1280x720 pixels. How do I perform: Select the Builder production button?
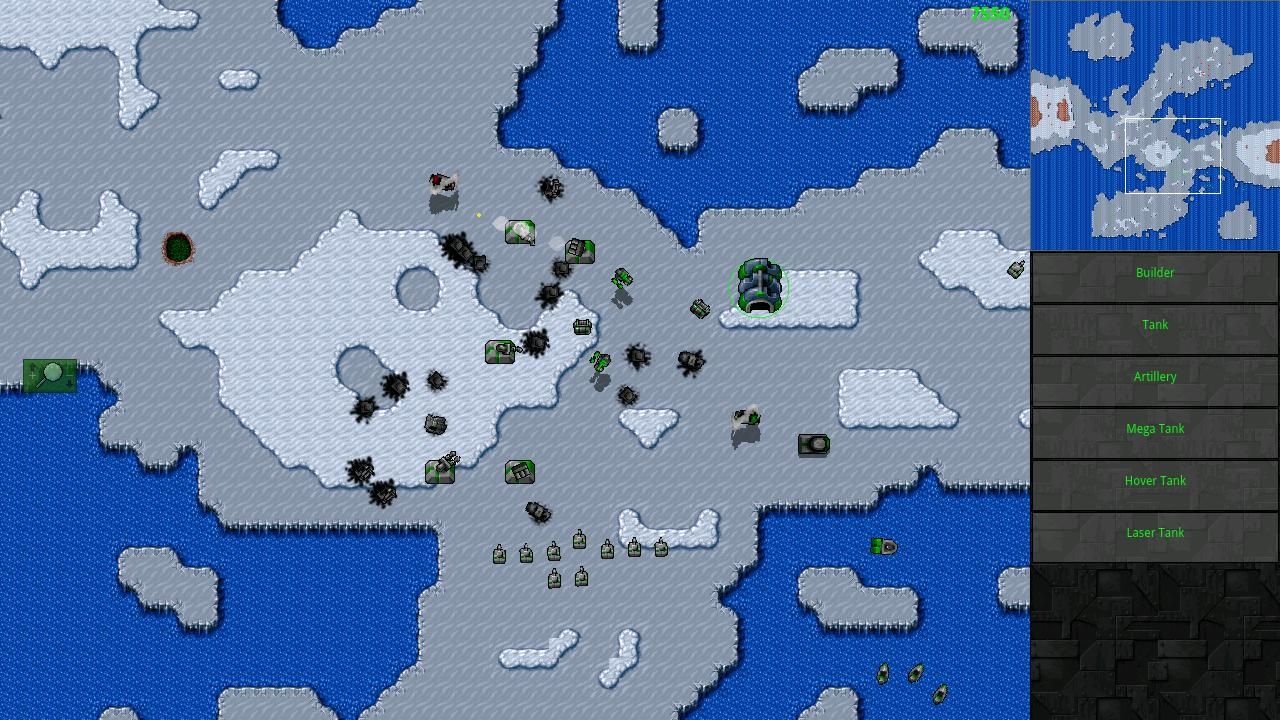[x=1155, y=272]
